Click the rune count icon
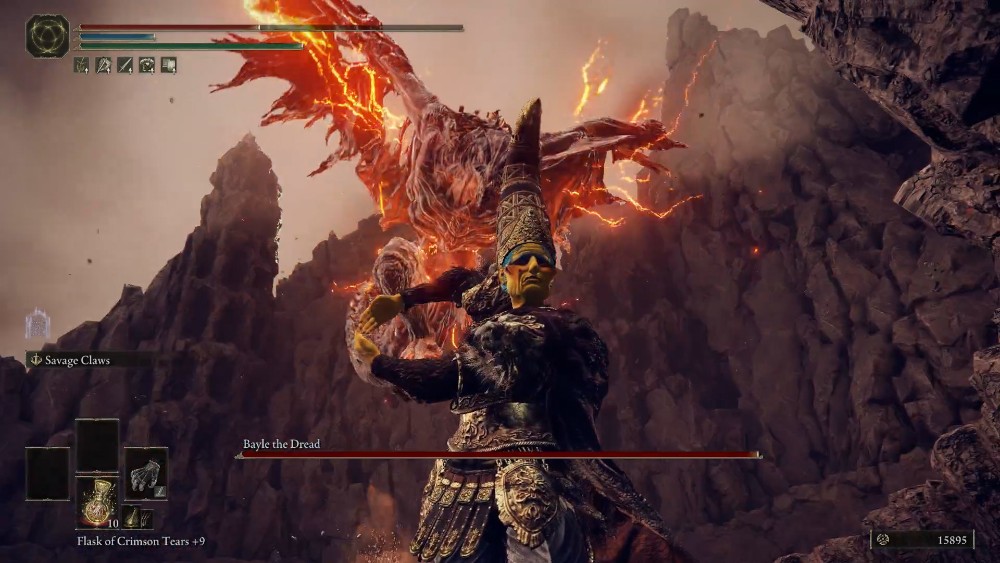Screen dimensions: 1000x563 [x=882, y=539]
